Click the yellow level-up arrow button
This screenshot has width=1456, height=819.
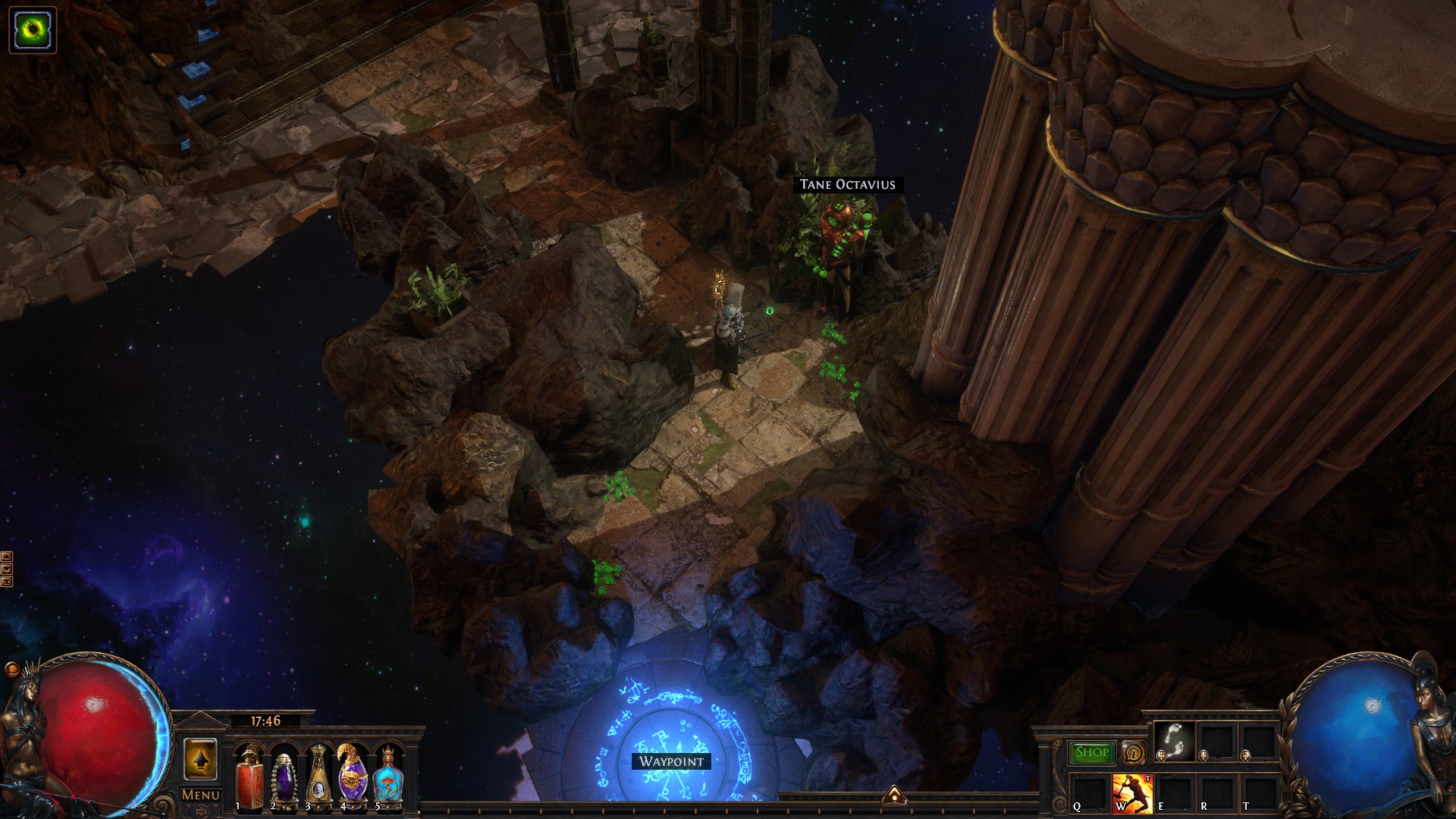[x=200, y=759]
